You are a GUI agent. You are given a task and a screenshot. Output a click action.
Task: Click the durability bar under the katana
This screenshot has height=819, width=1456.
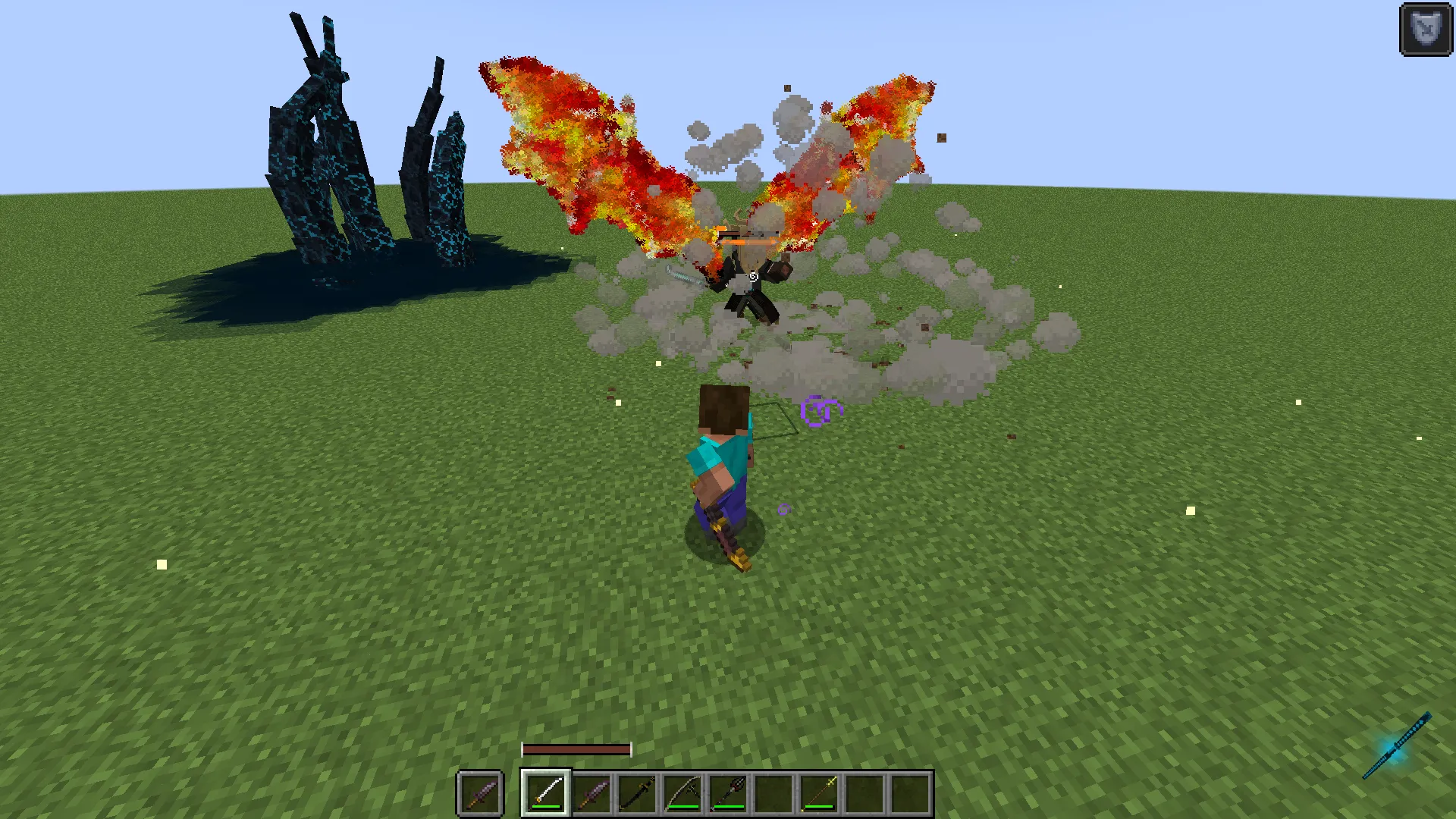click(x=546, y=806)
